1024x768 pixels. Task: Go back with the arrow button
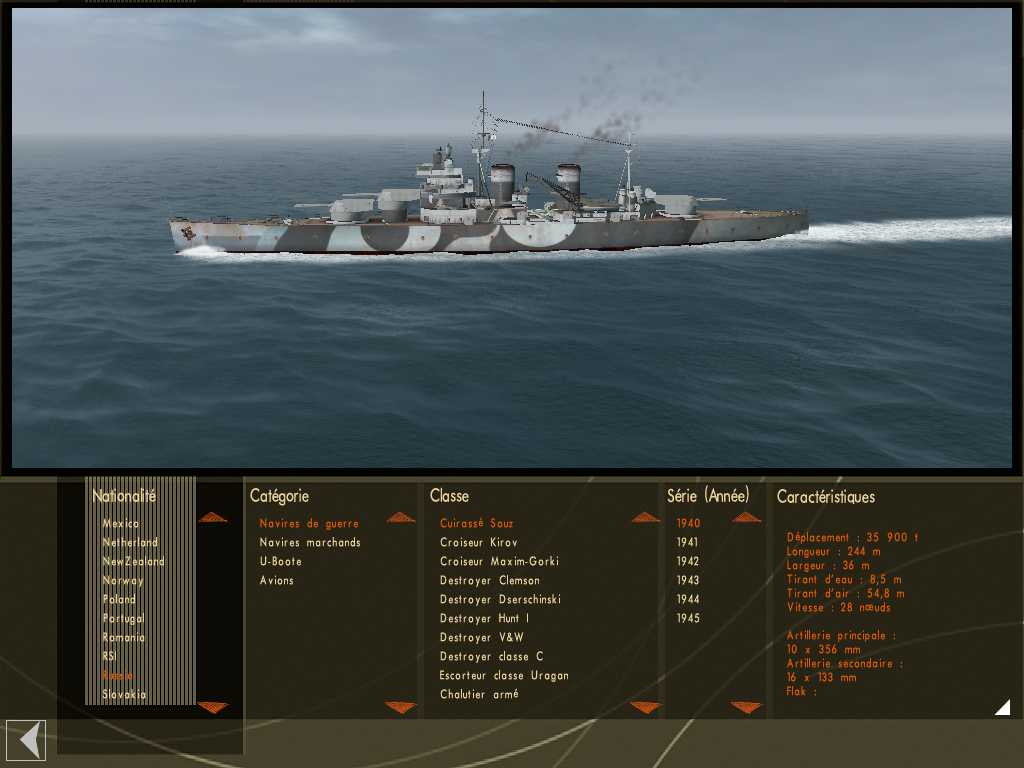point(25,740)
